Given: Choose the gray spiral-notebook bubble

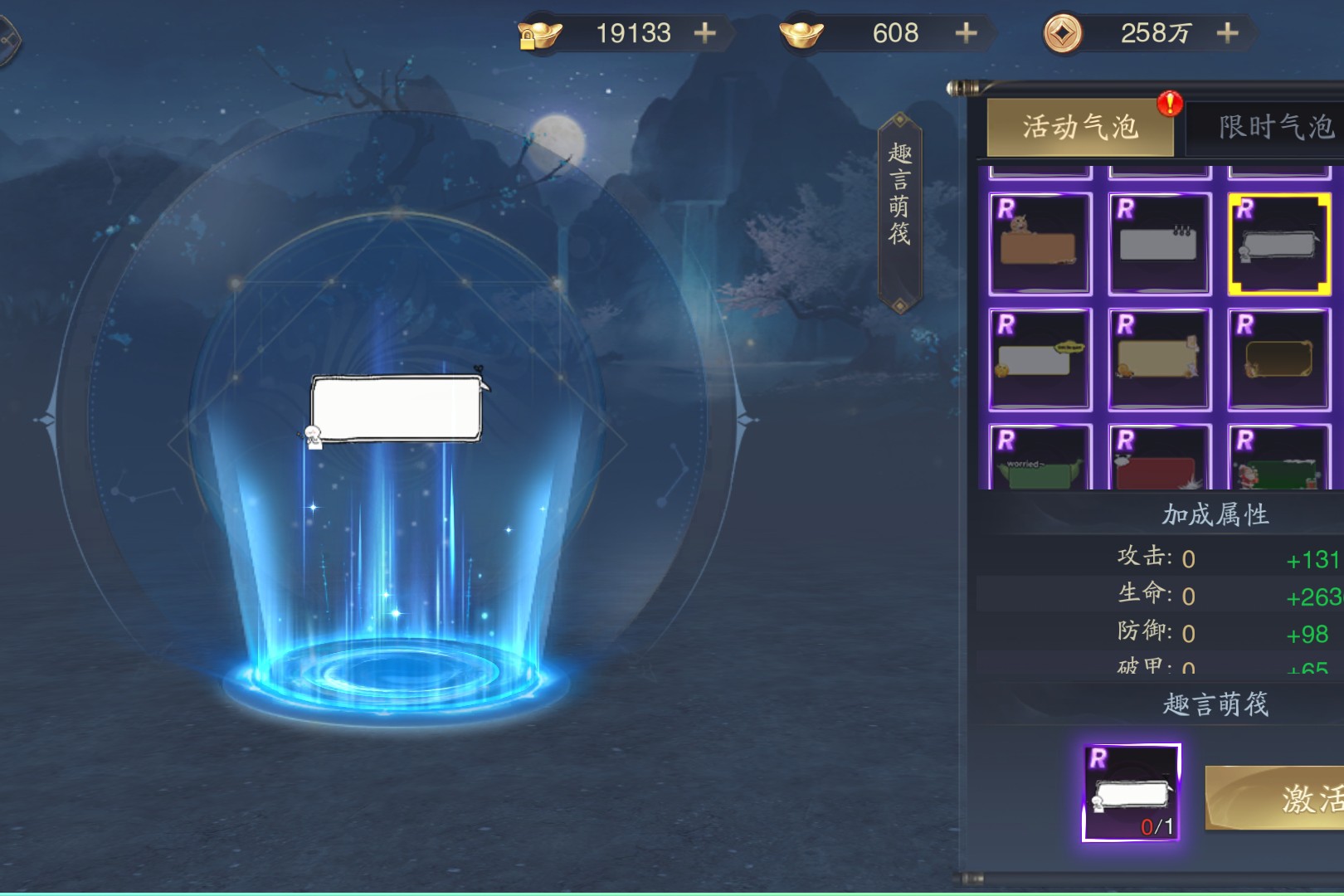Looking at the screenshot, I should tap(1159, 244).
